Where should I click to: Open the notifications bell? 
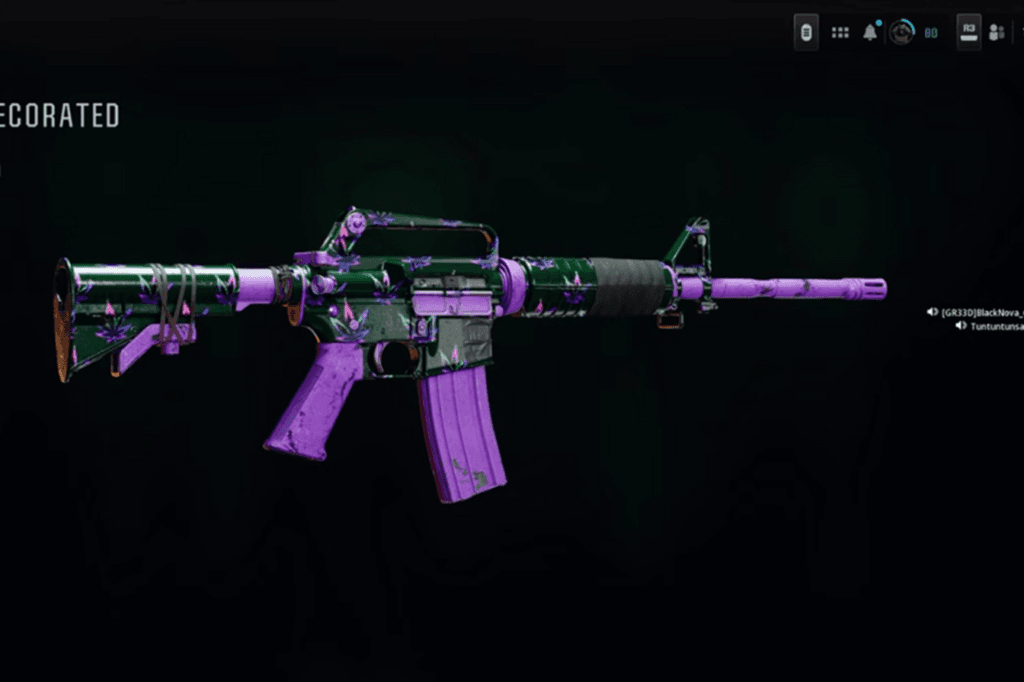(871, 33)
